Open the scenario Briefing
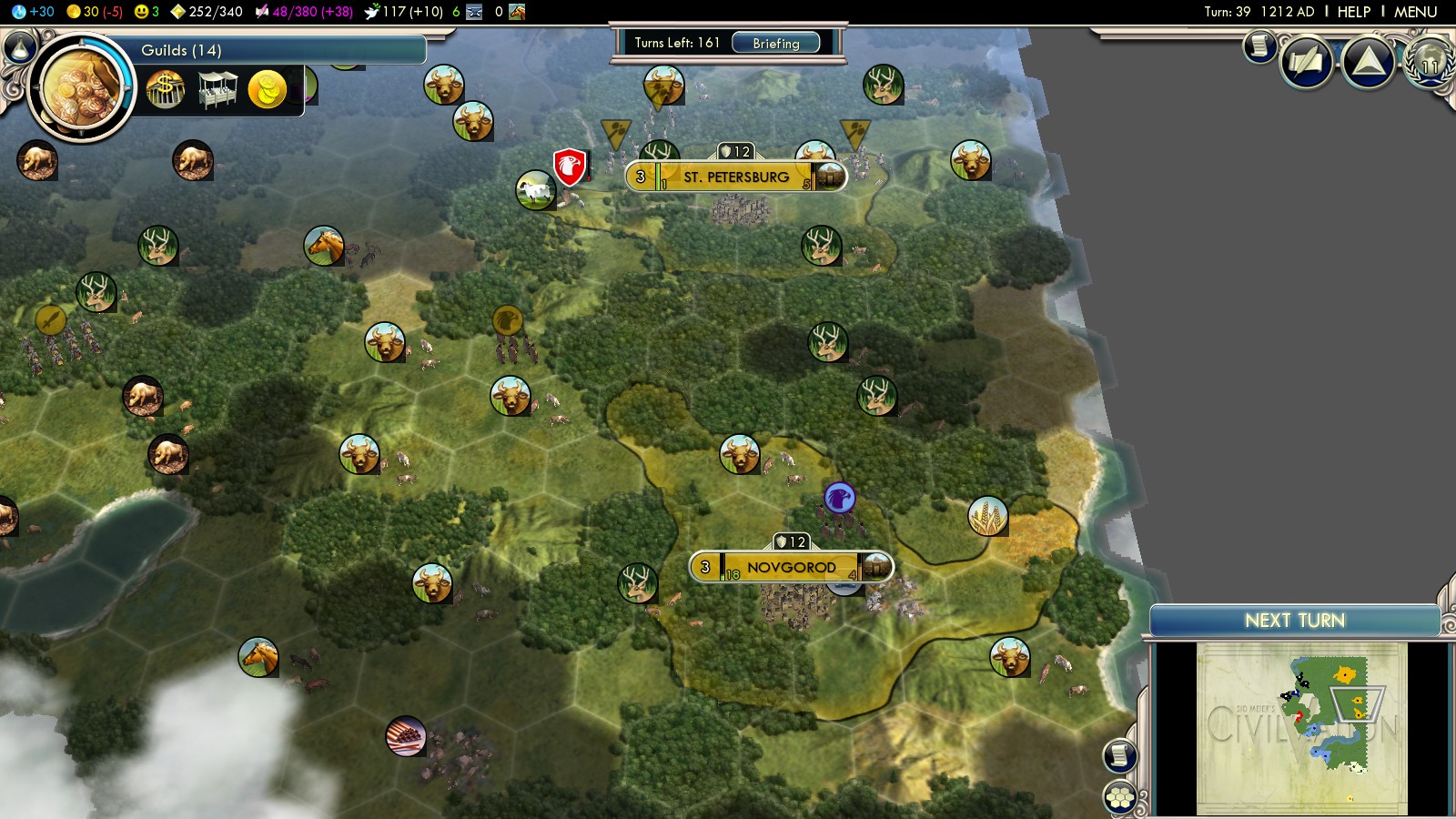 click(775, 43)
